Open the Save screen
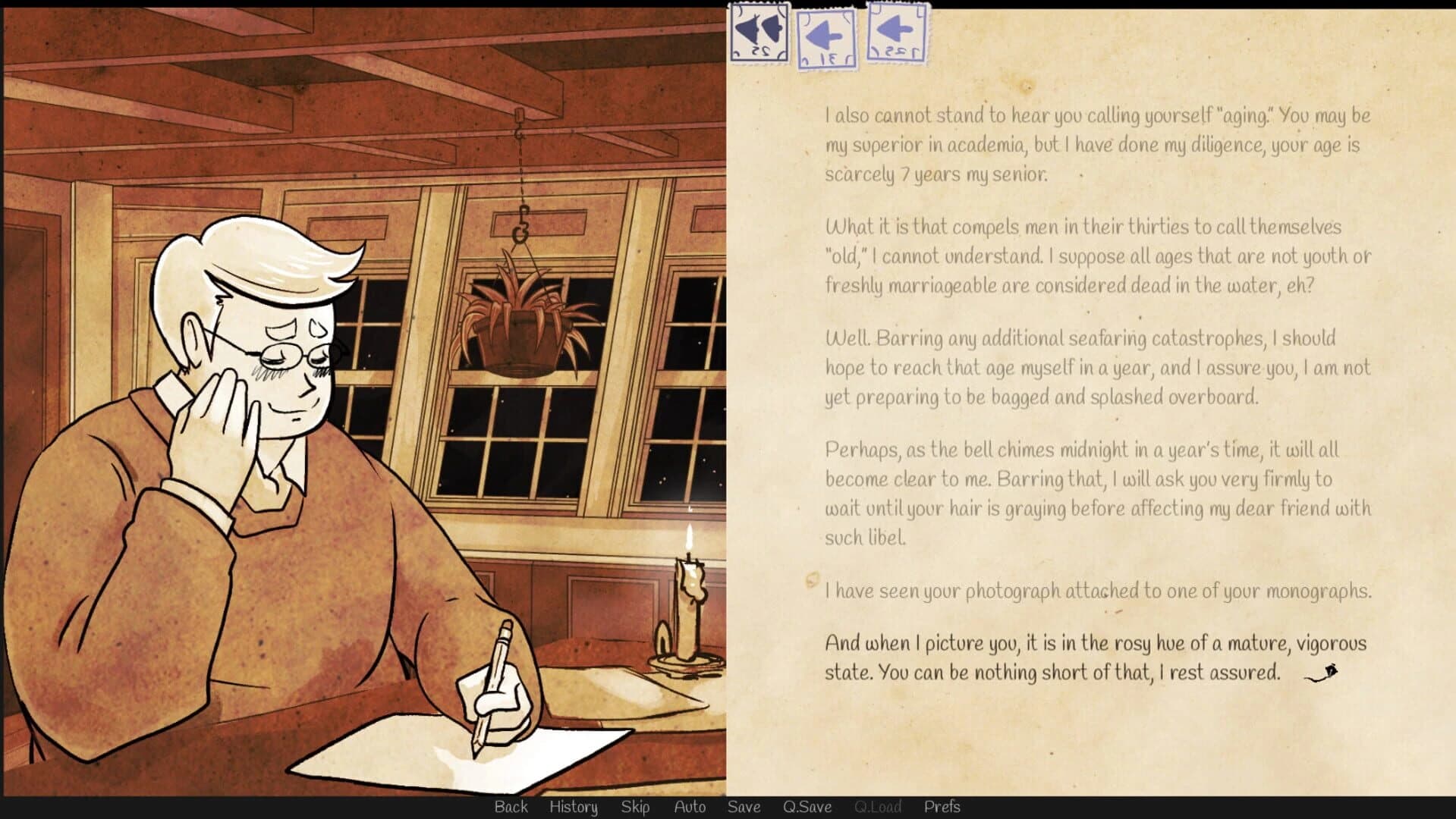 pyautogui.click(x=743, y=807)
